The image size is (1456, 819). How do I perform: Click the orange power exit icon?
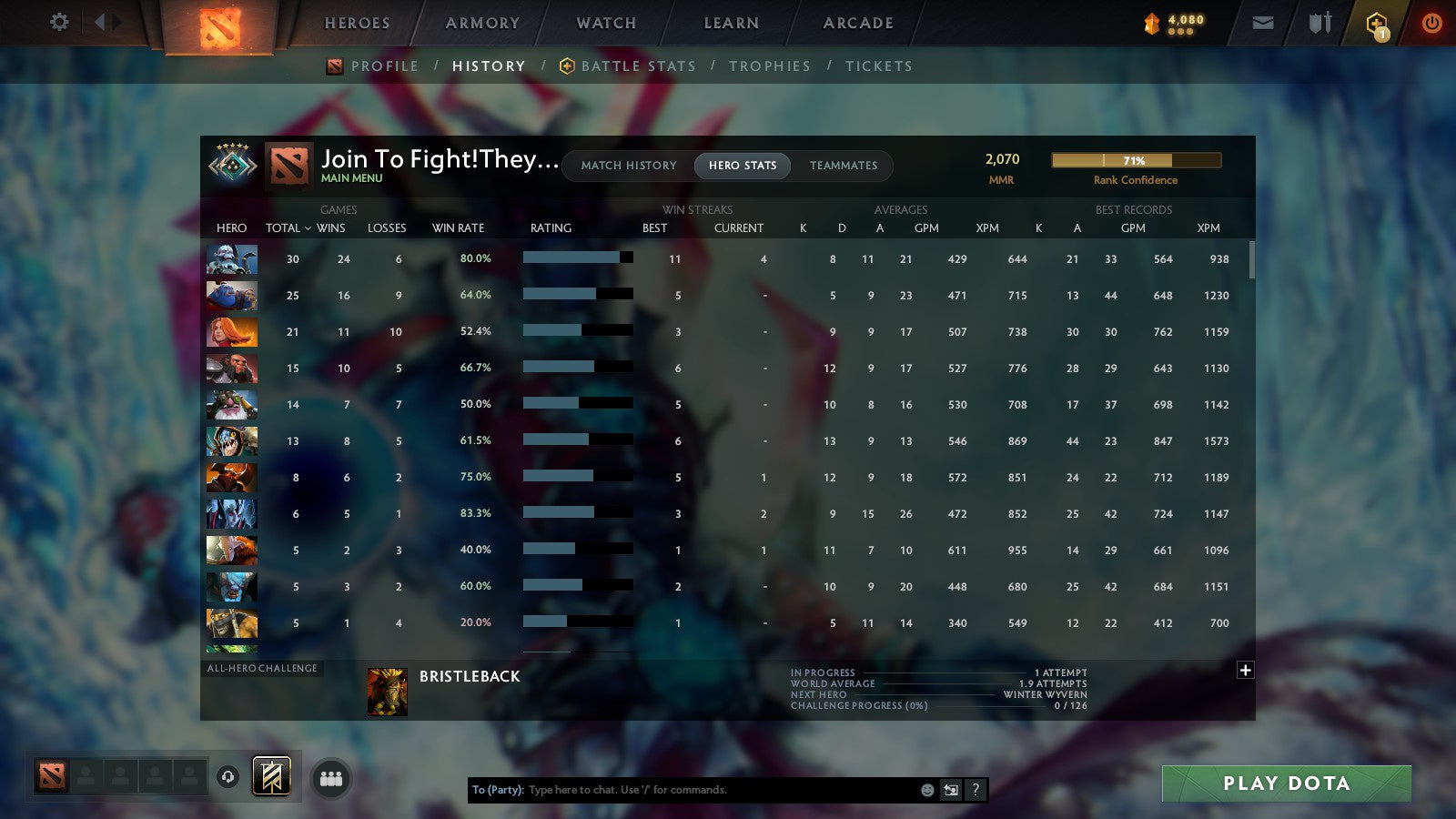click(x=1431, y=23)
